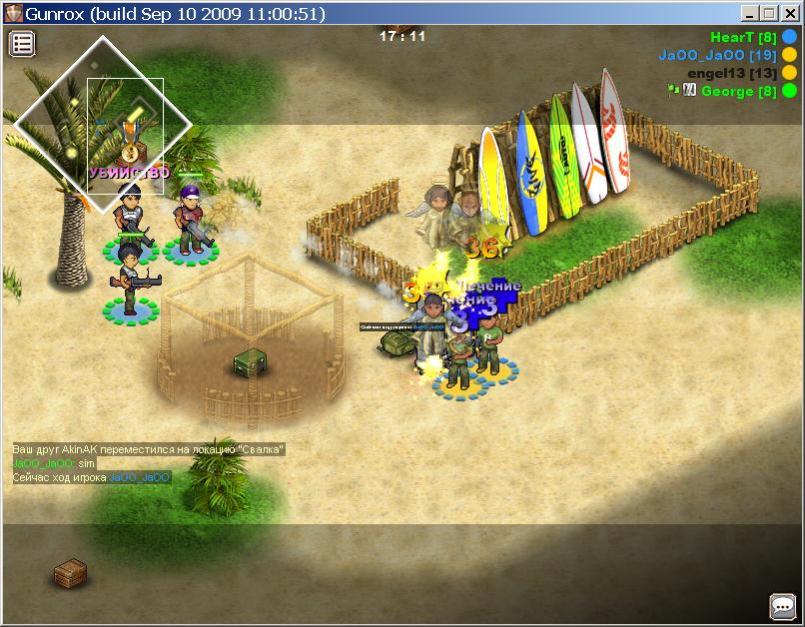Open the list menu icon
The image size is (805, 627).
22,43
